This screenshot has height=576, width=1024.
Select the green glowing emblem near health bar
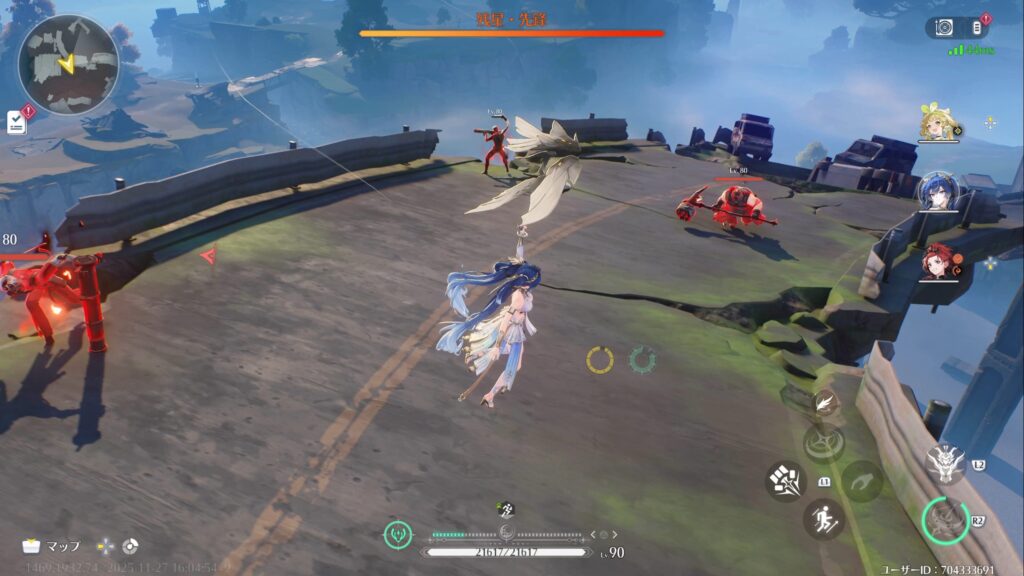click(398, 535)
